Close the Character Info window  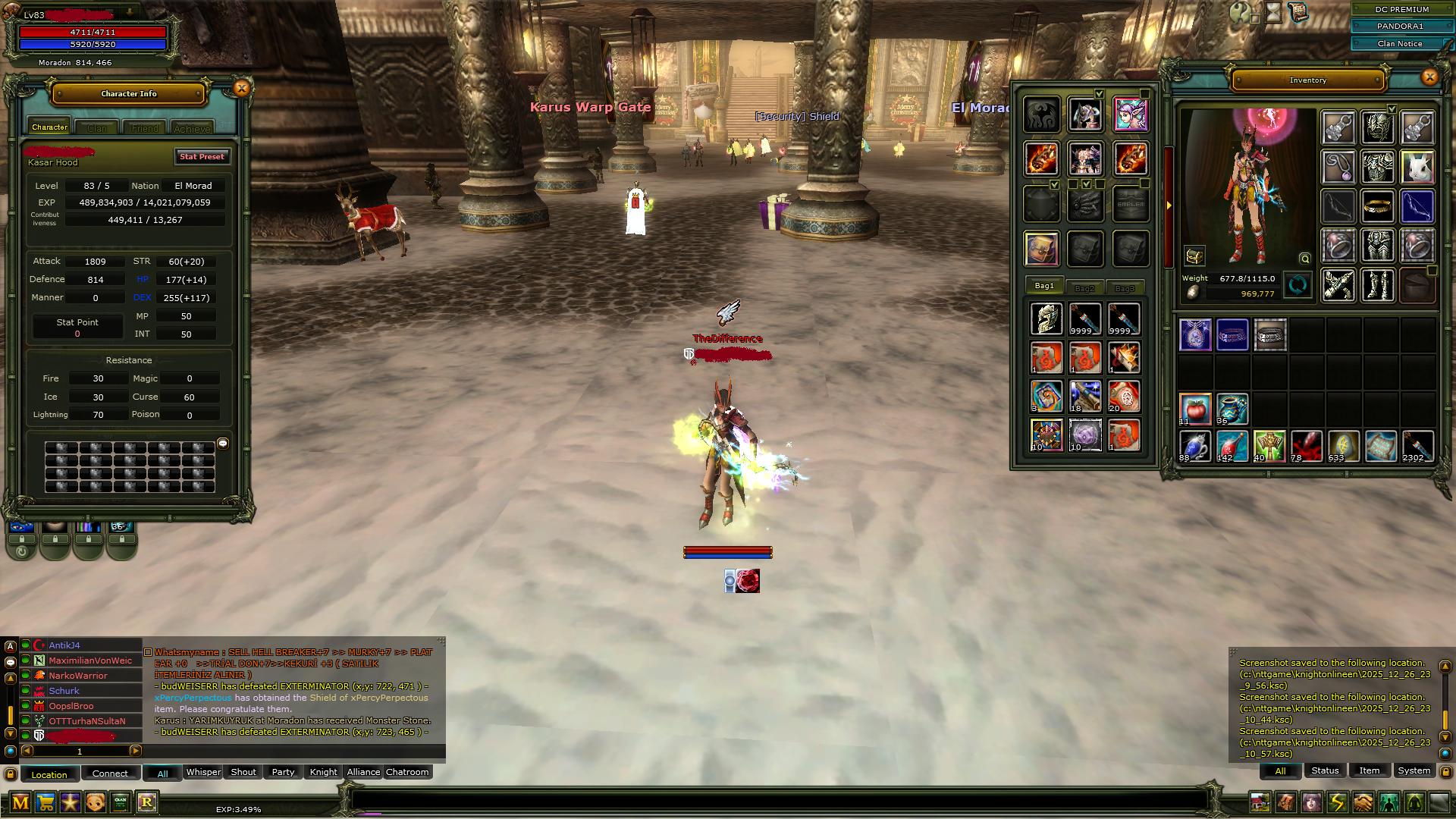[241, 89]
